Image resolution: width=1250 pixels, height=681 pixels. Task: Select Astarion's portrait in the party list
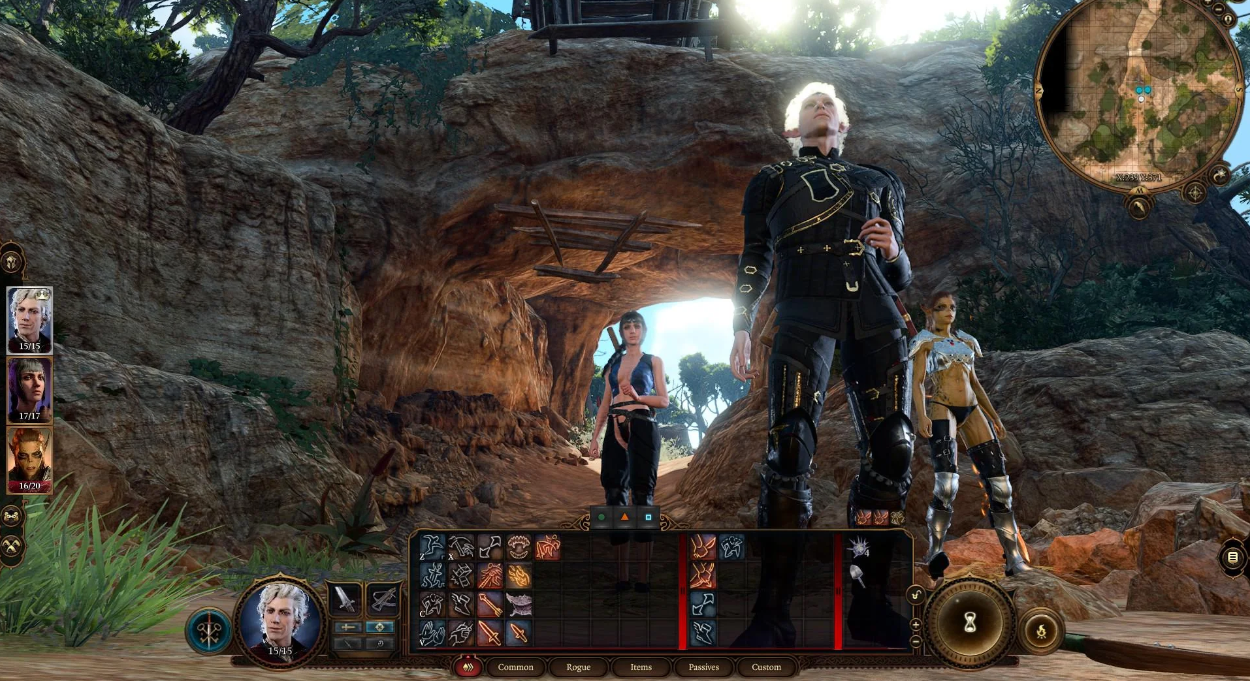[30, 320]
